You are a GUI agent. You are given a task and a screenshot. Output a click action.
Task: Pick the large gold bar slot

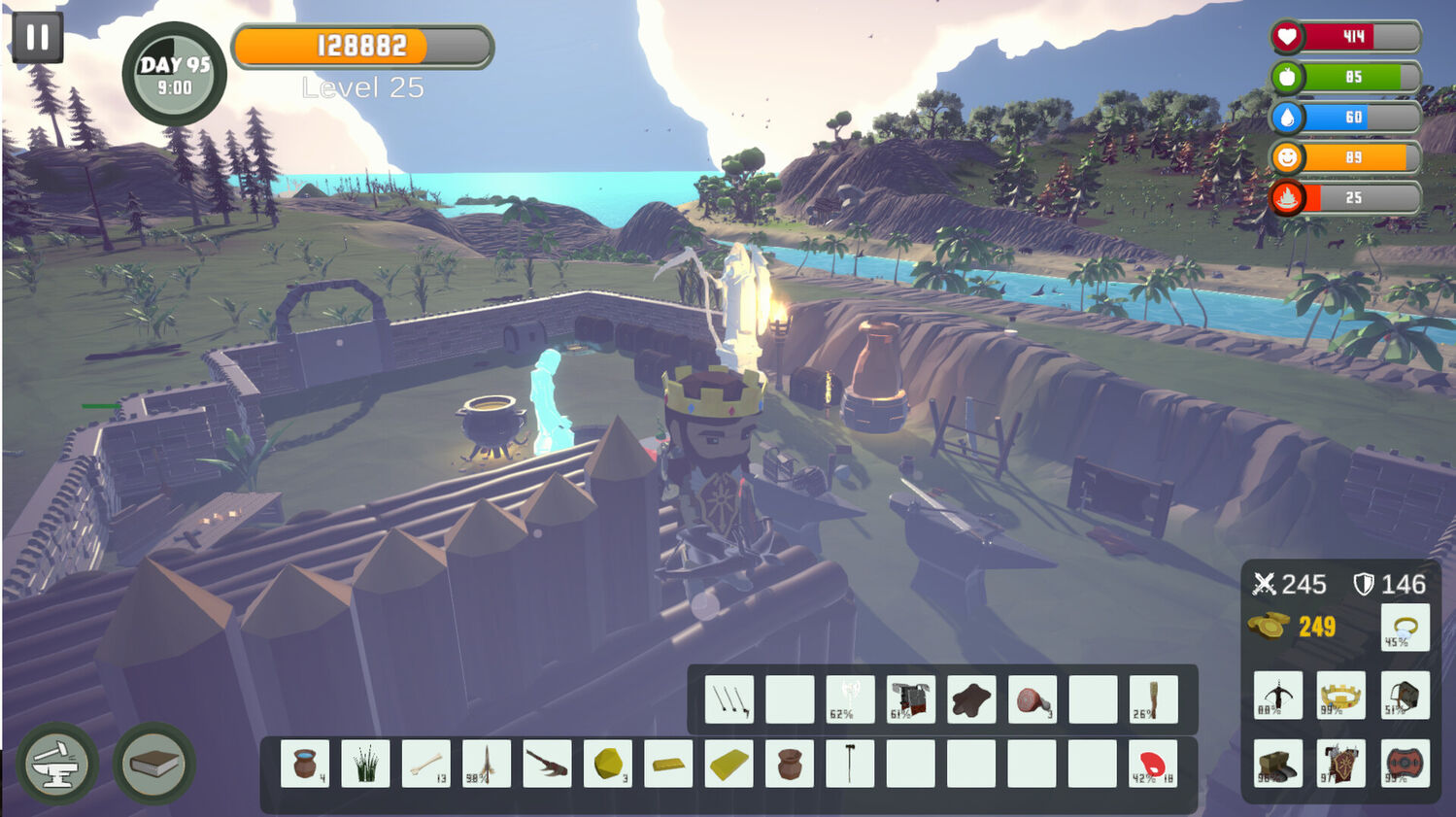click(x=729, y=764)
